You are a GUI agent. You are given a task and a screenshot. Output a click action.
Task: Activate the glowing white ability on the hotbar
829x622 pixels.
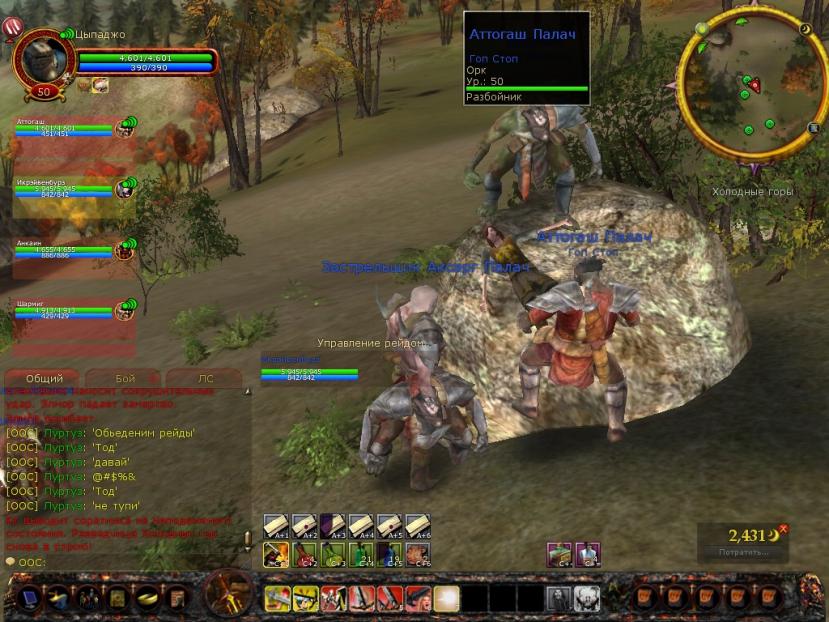coord(446,598)
